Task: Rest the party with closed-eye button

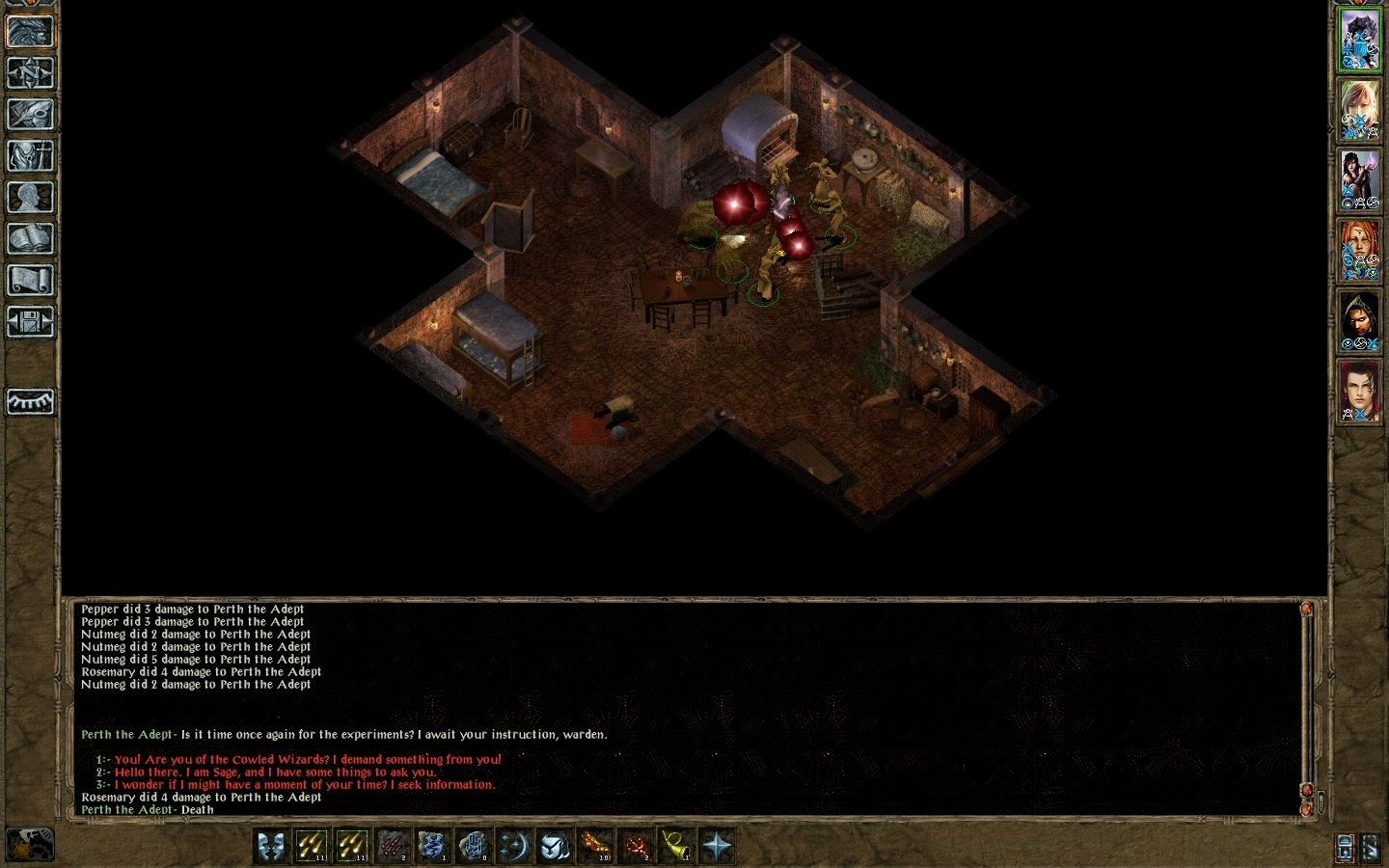Action: point(30,401)
